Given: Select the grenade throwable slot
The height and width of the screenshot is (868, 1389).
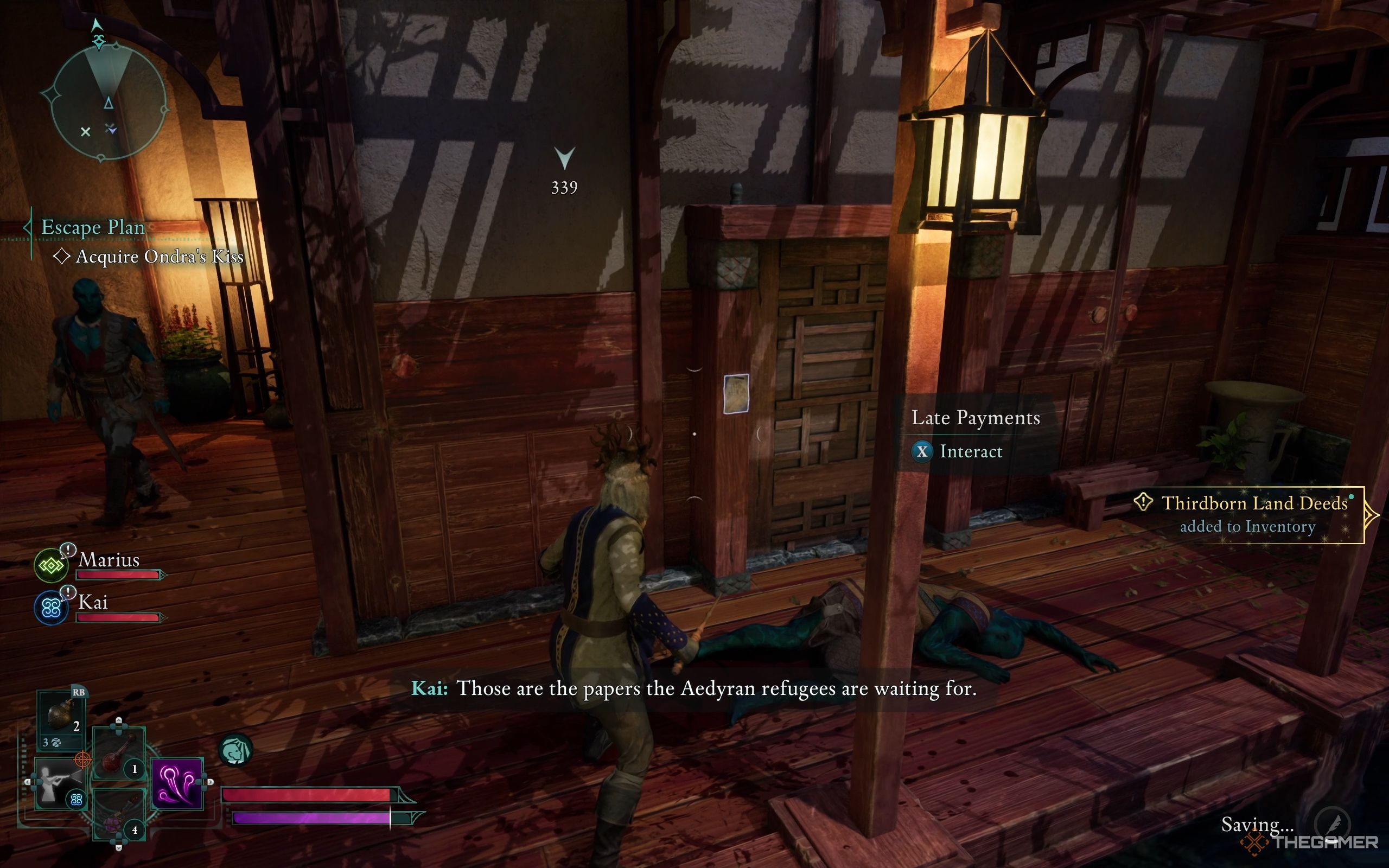Looking at the screenshot, I should (61, 717).
